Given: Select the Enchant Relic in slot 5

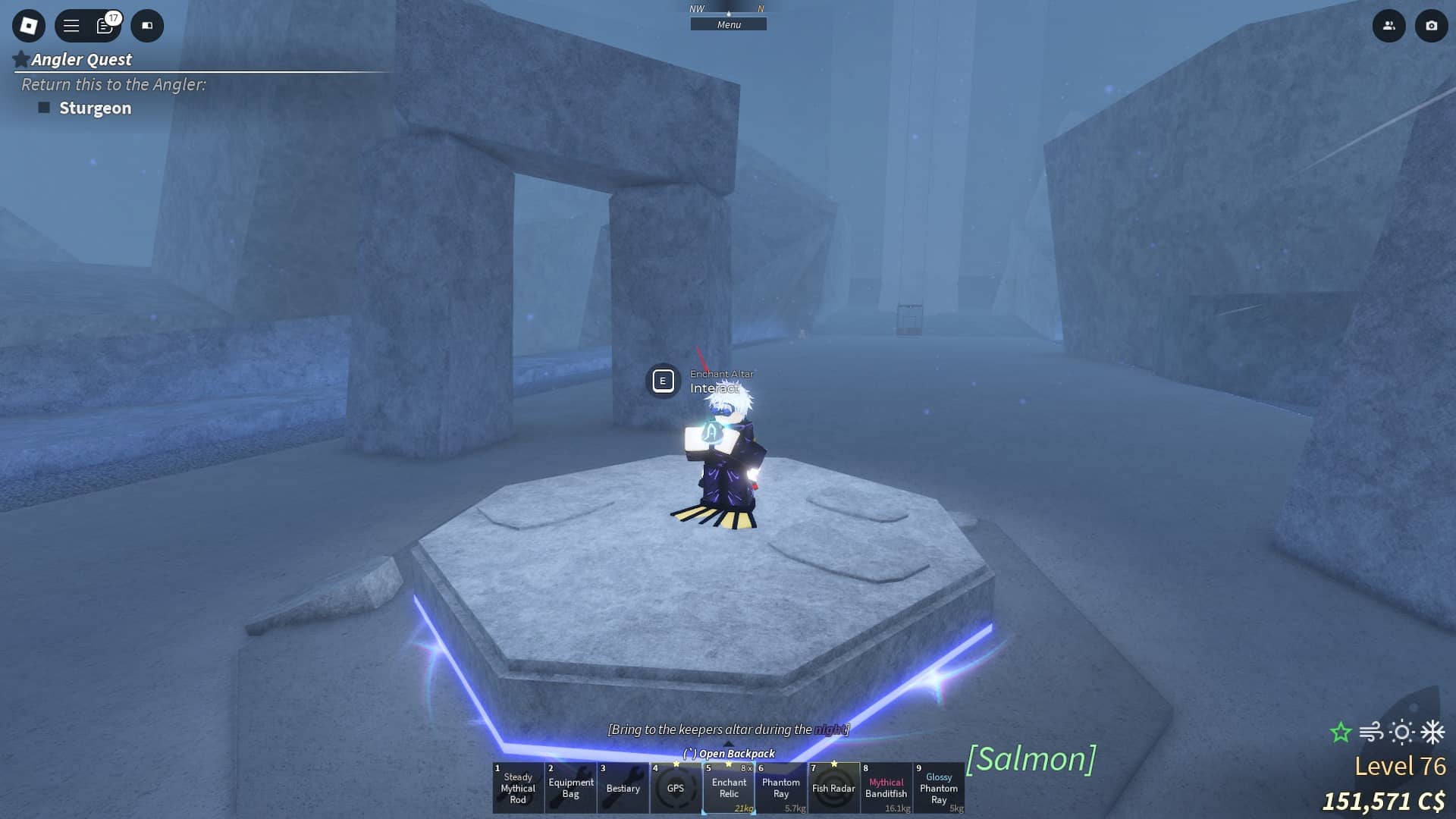Looking at the screenshot, I should pos(730,789).
